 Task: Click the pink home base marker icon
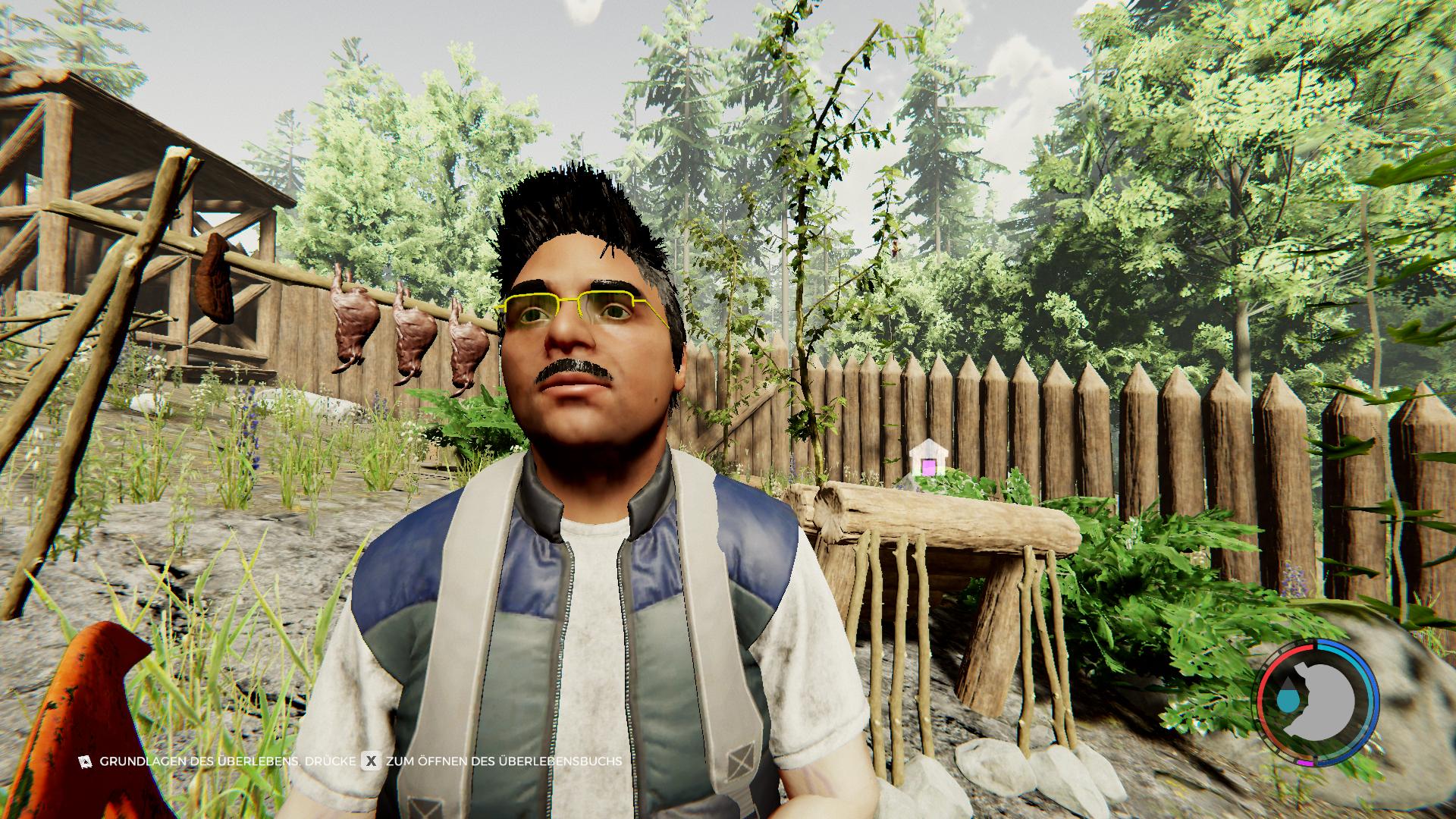(x=927, y=460)
